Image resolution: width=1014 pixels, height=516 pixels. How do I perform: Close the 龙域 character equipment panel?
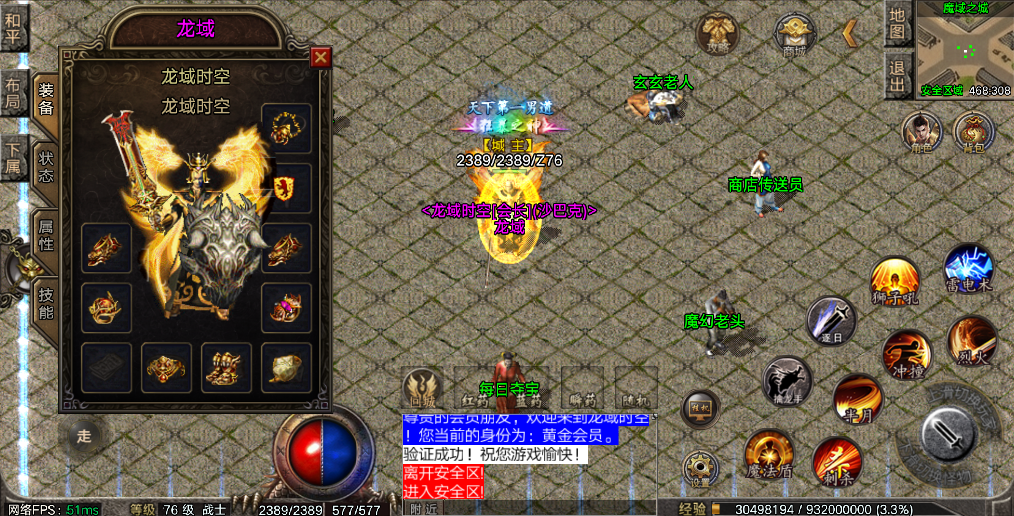pyautogui.click(x=320, y=58)
